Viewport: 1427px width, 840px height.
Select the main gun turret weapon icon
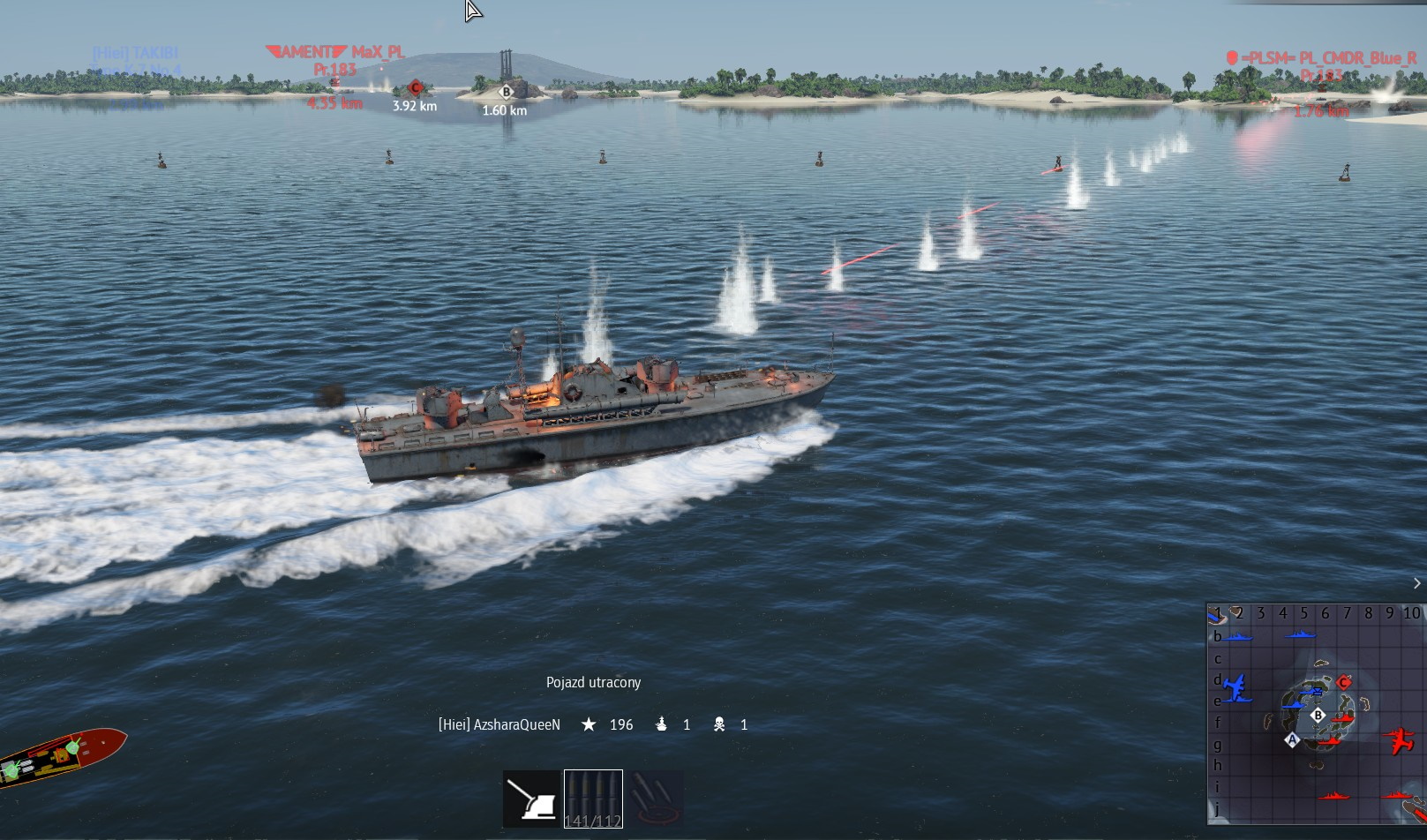(531, 799)
